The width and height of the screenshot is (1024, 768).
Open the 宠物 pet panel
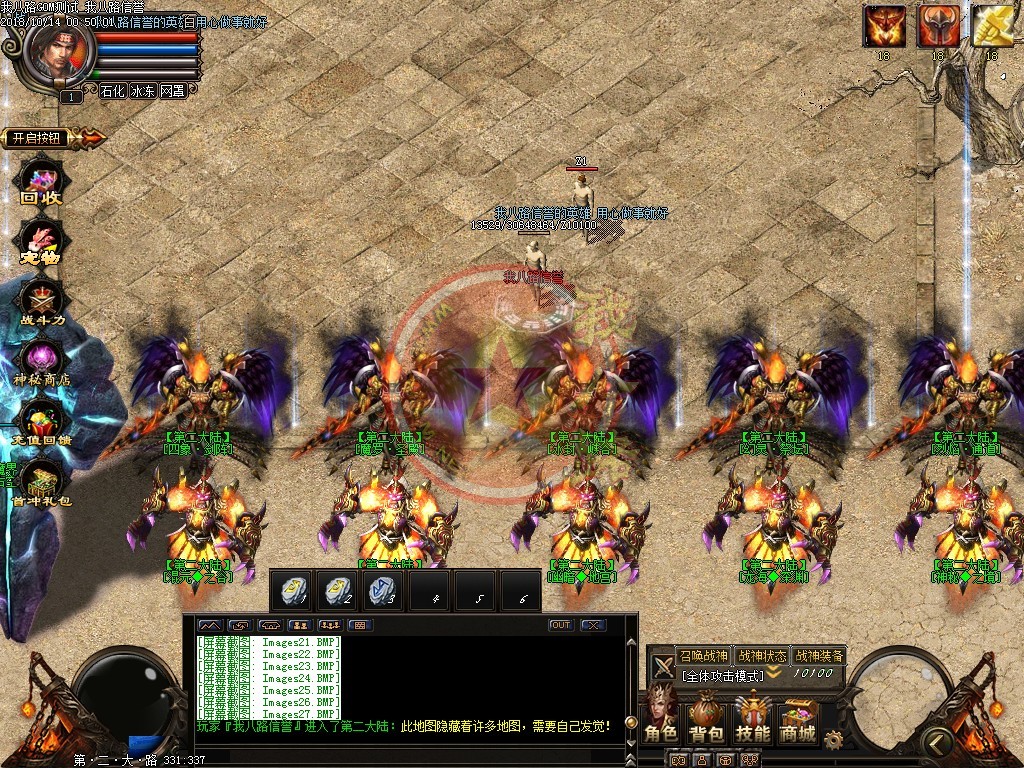(42, 244)
